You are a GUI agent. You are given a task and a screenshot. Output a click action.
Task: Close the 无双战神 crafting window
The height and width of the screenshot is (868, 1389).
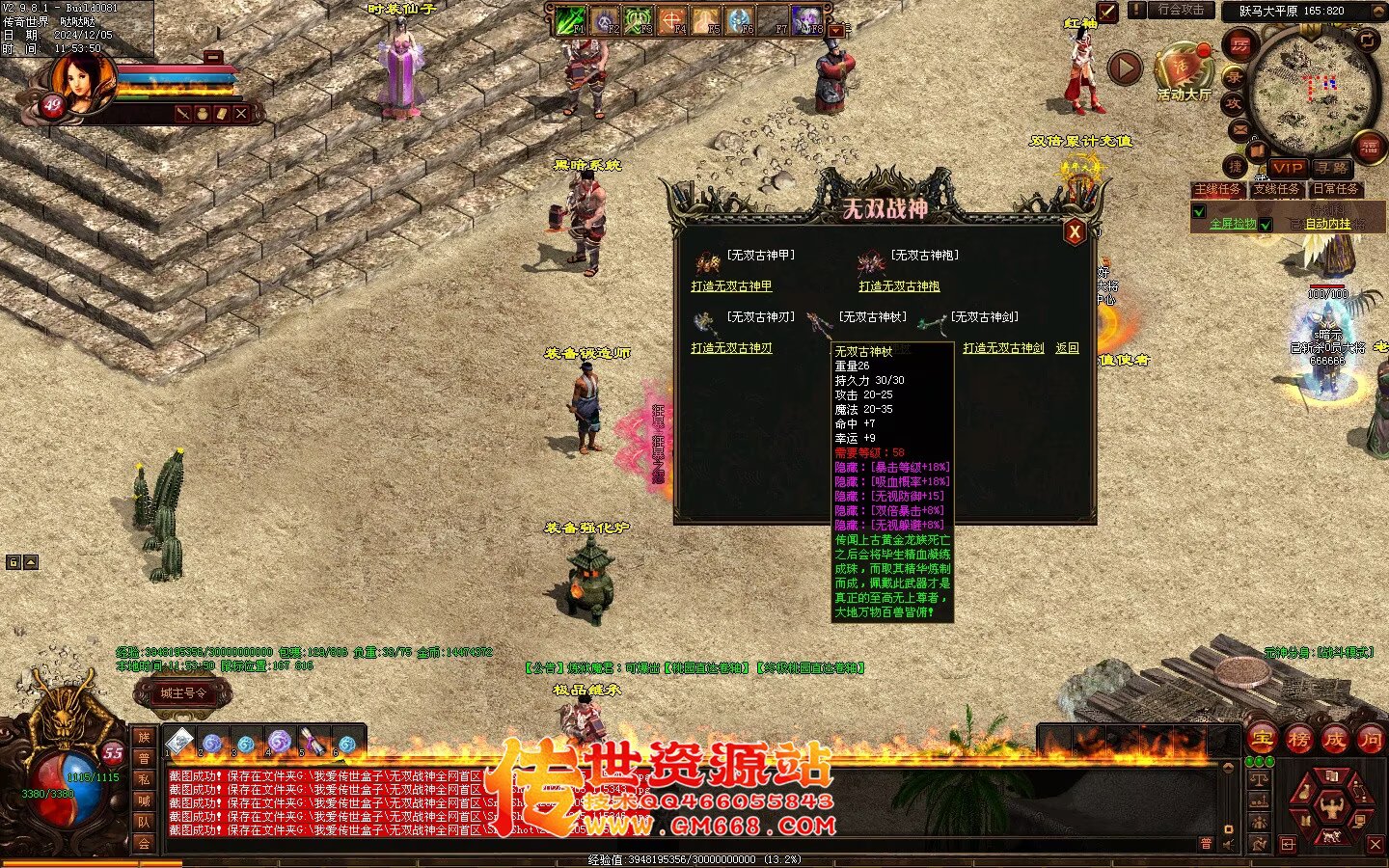click(x=1074, y=231)
